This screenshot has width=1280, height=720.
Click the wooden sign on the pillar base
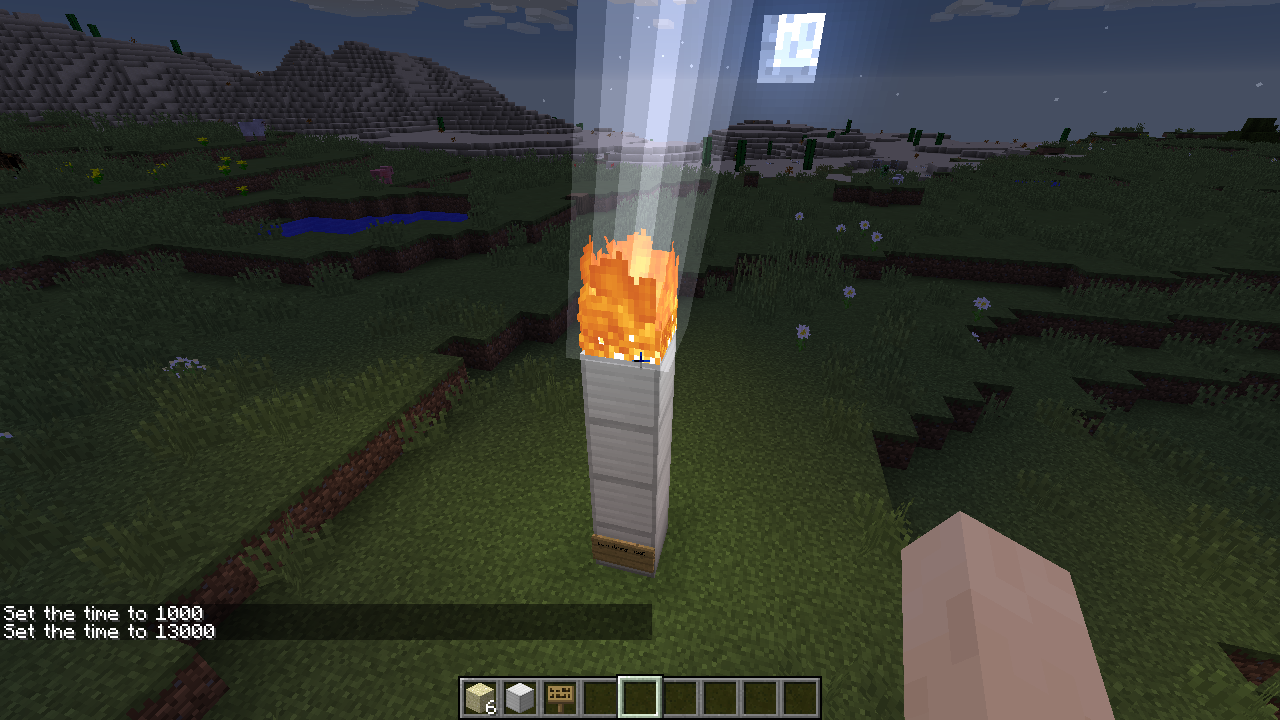[x=622, y=552]
